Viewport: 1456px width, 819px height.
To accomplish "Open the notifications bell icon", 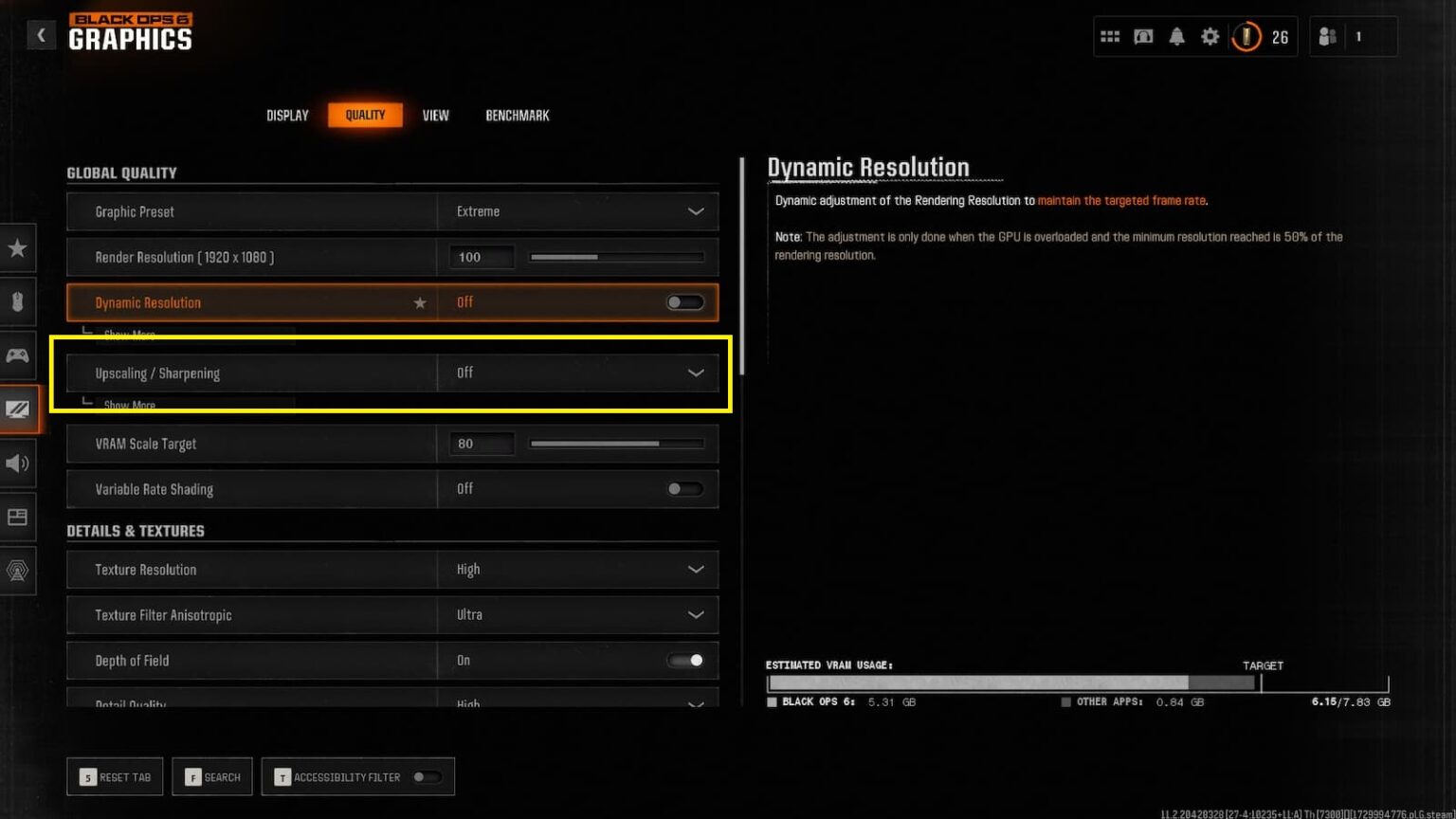I will tap(1176, 36).
